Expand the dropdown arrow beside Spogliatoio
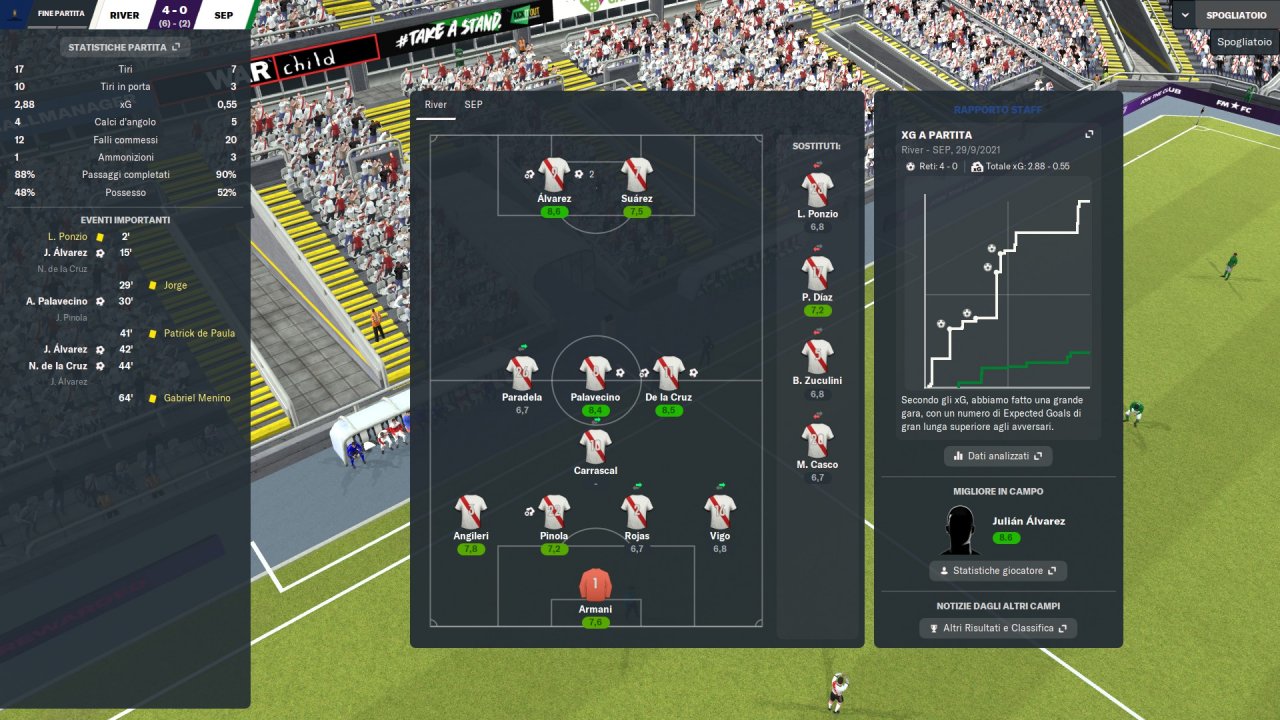The height and width of the screenshot is (720, 1280). [x=1185, y=15]
